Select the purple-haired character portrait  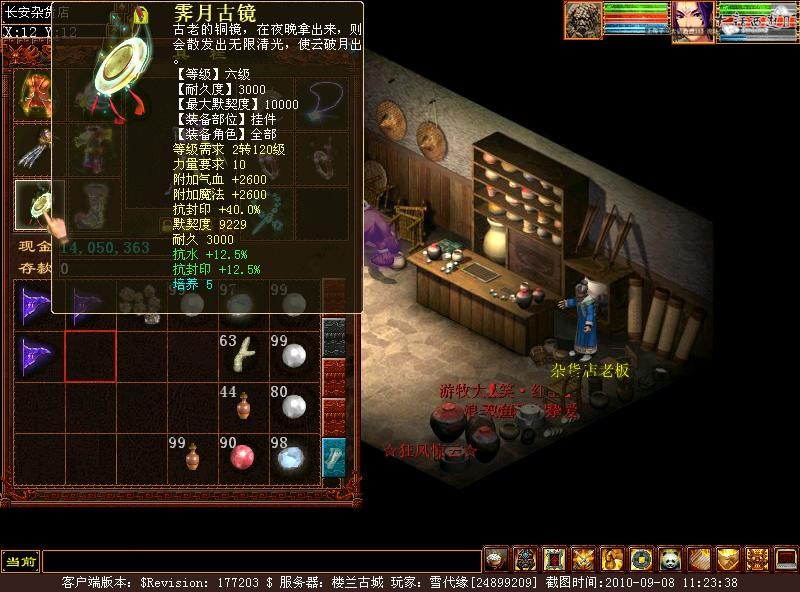pos(692,20)
